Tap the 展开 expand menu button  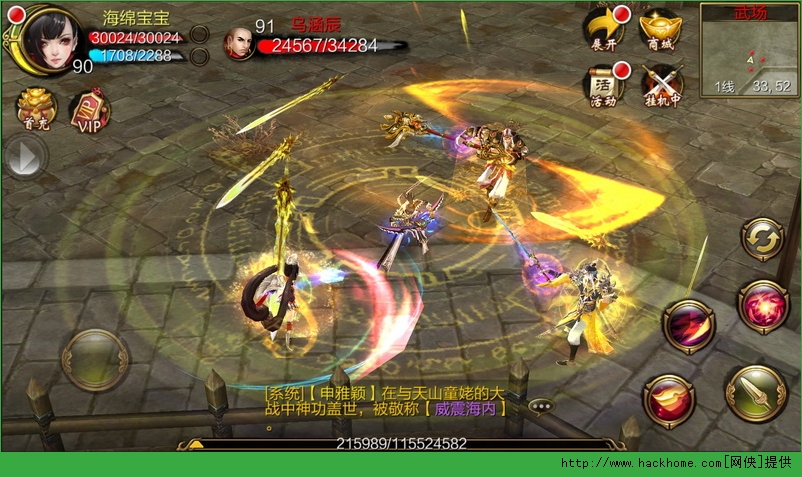(x=604, y=28)
